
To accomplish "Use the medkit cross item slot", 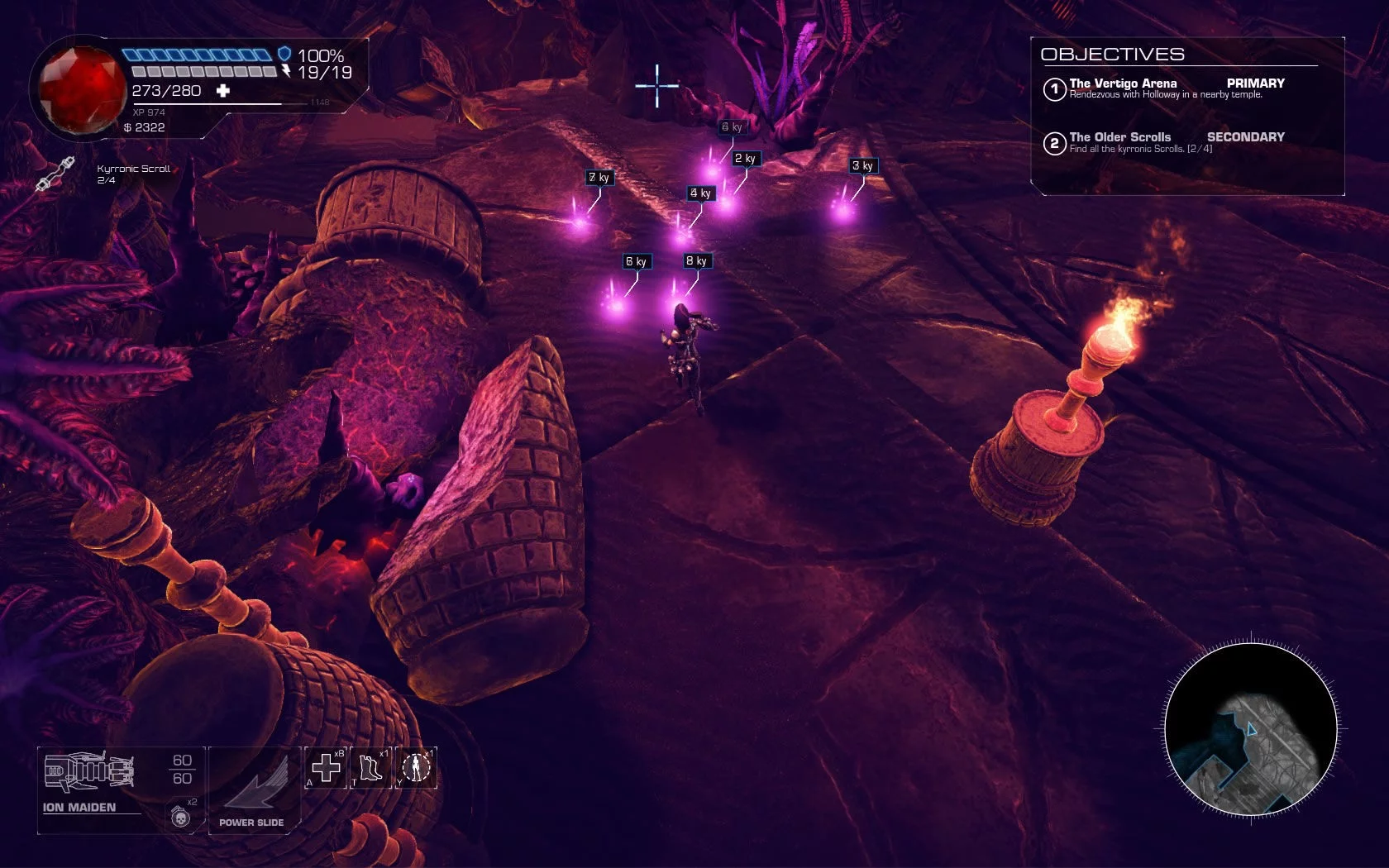I will tap(326, 768).
